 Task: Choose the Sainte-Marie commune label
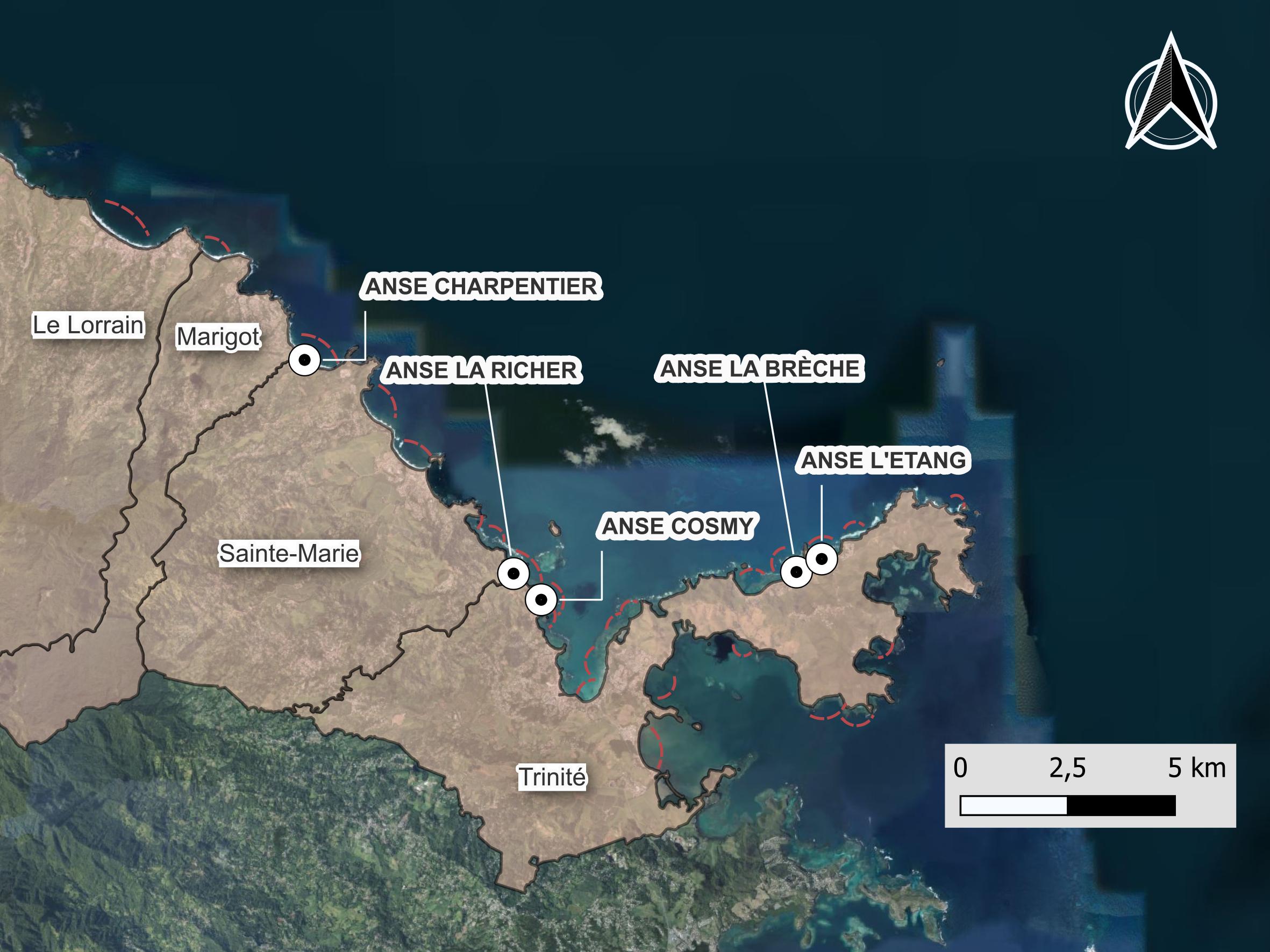pyautogui.click(x=289, y=553)
